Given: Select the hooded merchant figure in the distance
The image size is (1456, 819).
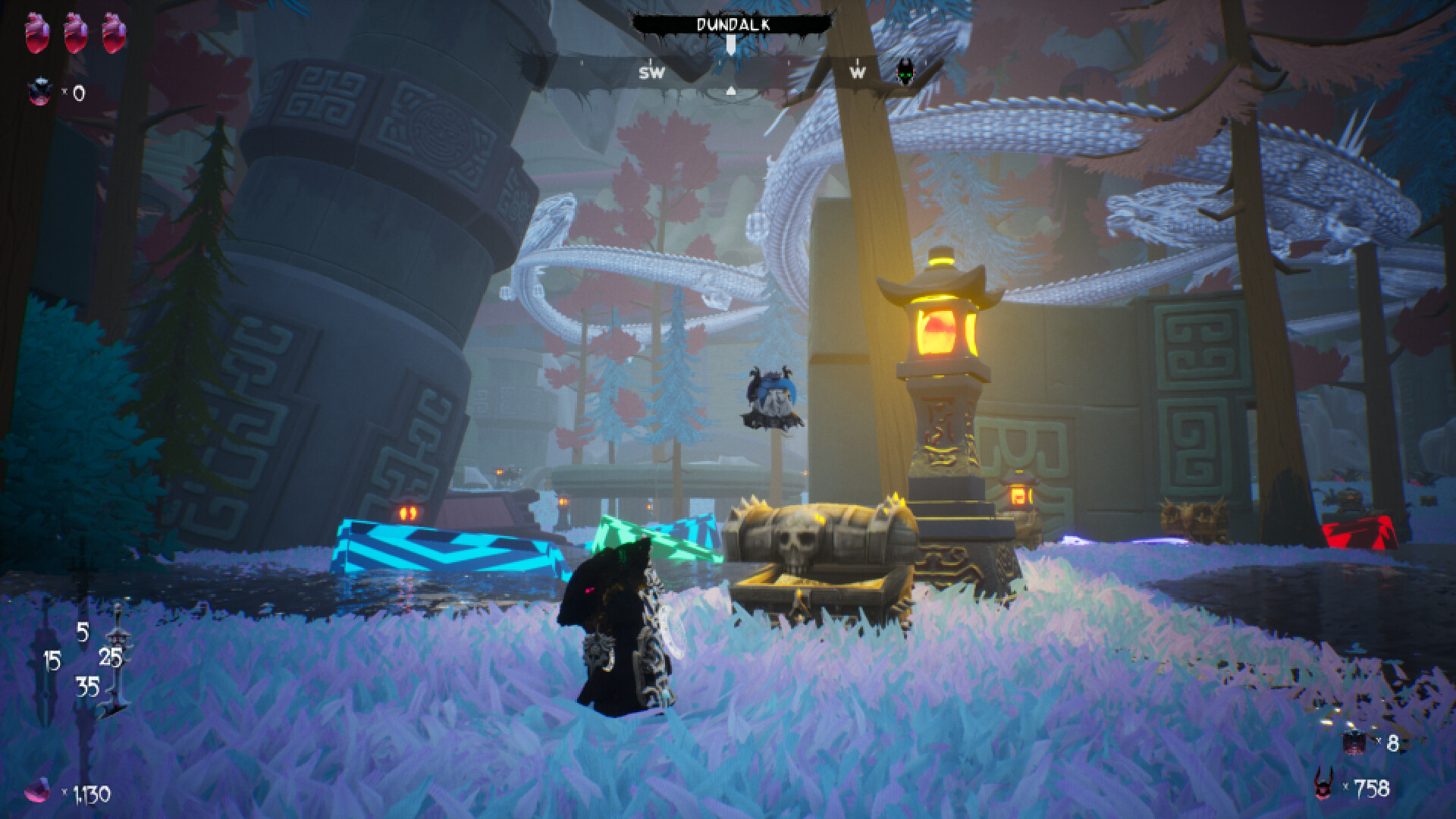Looking at the screenshot, I should pyautogui.click(x=772, y=394).
